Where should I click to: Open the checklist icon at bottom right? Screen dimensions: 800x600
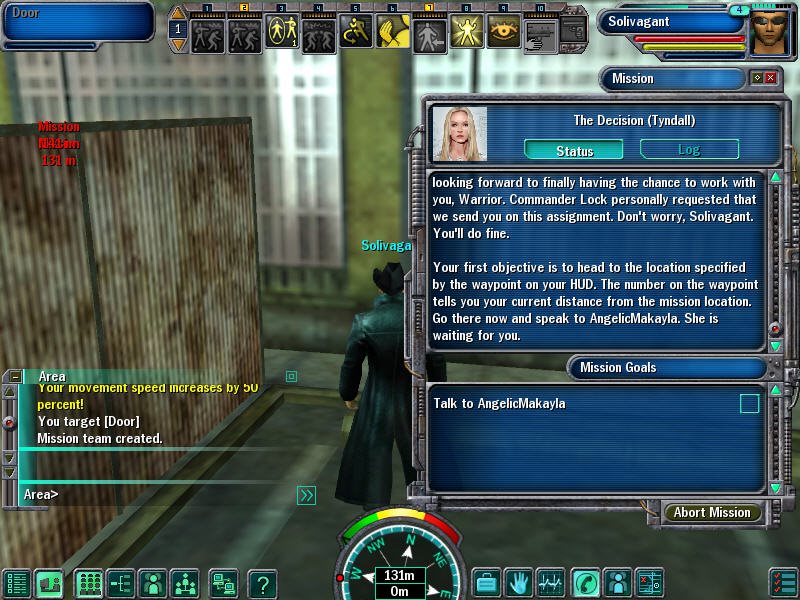[784, 581]
